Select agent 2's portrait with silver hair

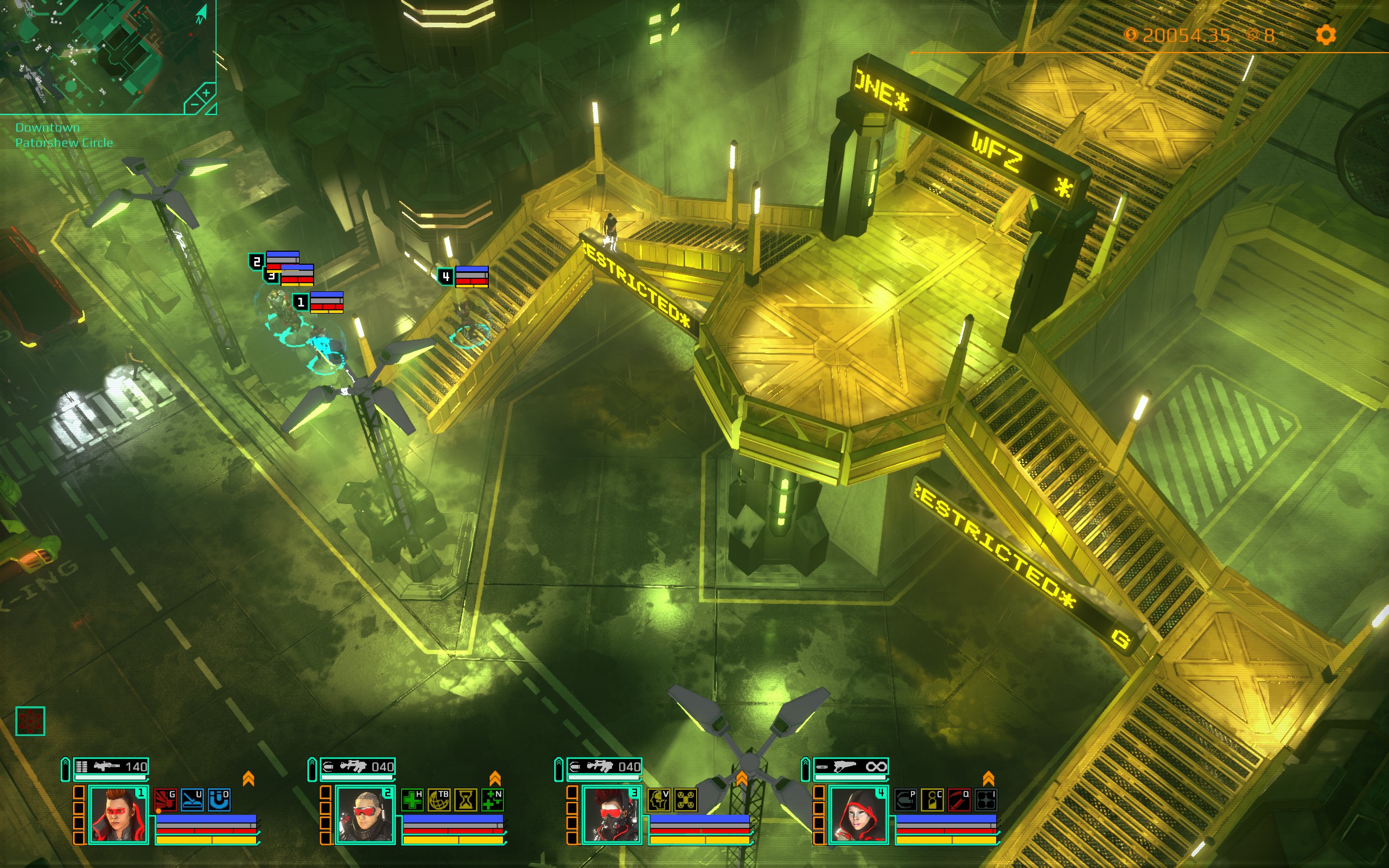365,815
